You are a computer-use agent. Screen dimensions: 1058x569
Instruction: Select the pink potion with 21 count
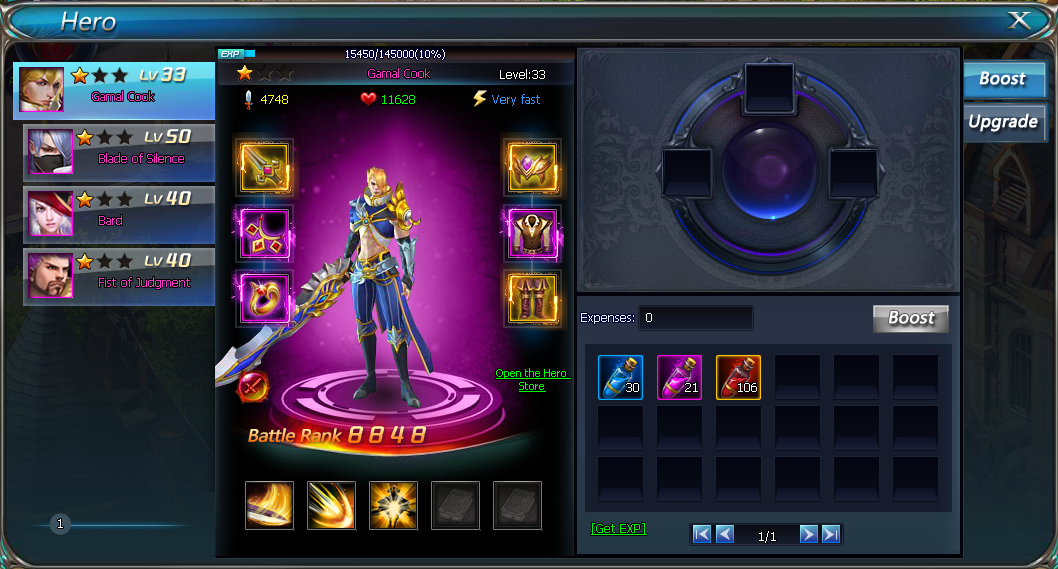click(x=679, y=377)
